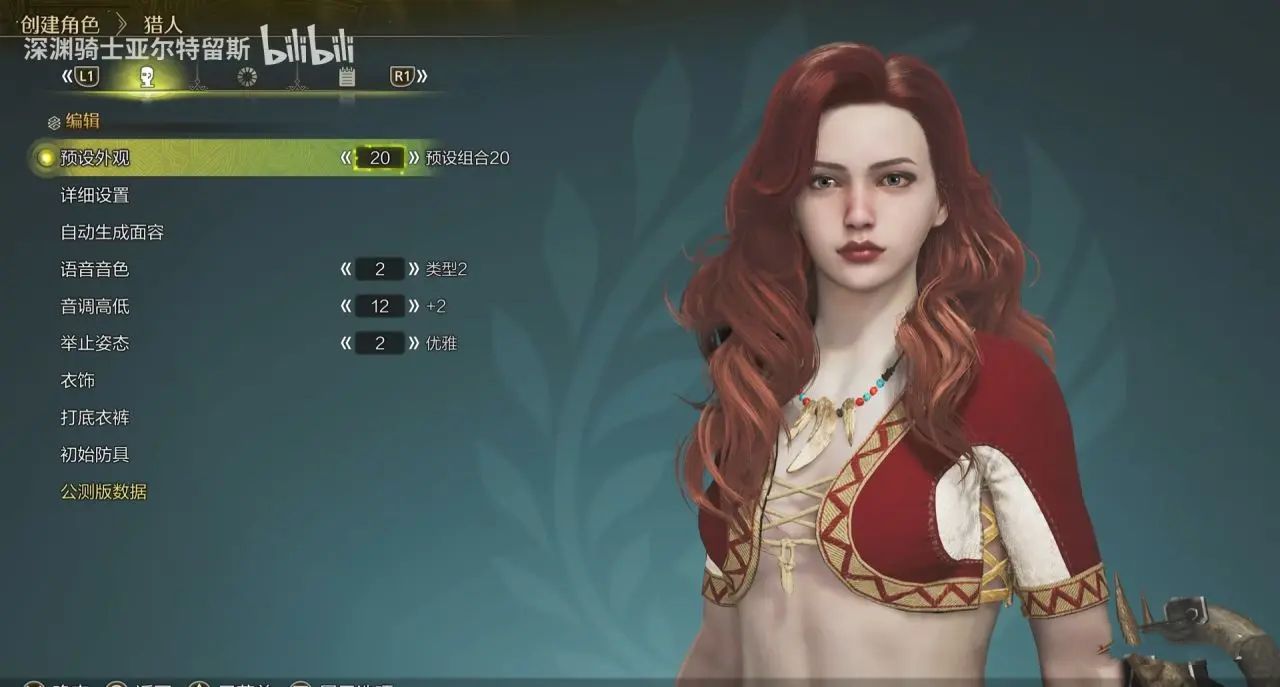Open the 打底衣裤 innerwear option
This screenshot has height=687, width=1280.
tap(95, 417)
